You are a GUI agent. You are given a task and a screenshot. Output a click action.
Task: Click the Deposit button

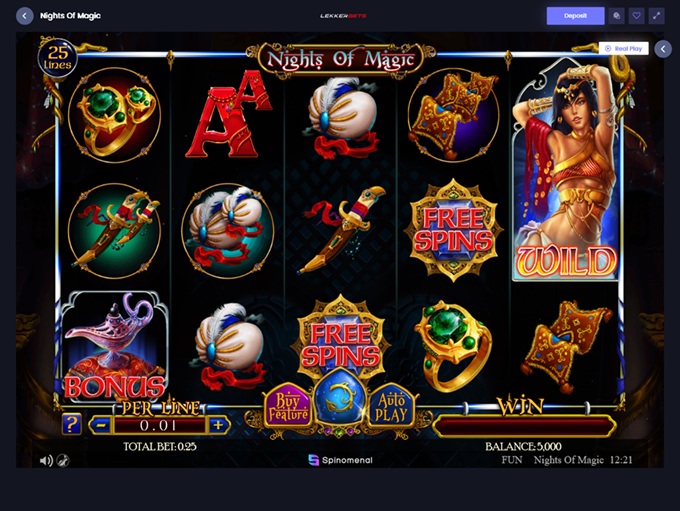pyautogui.click(x=575, y=16)
